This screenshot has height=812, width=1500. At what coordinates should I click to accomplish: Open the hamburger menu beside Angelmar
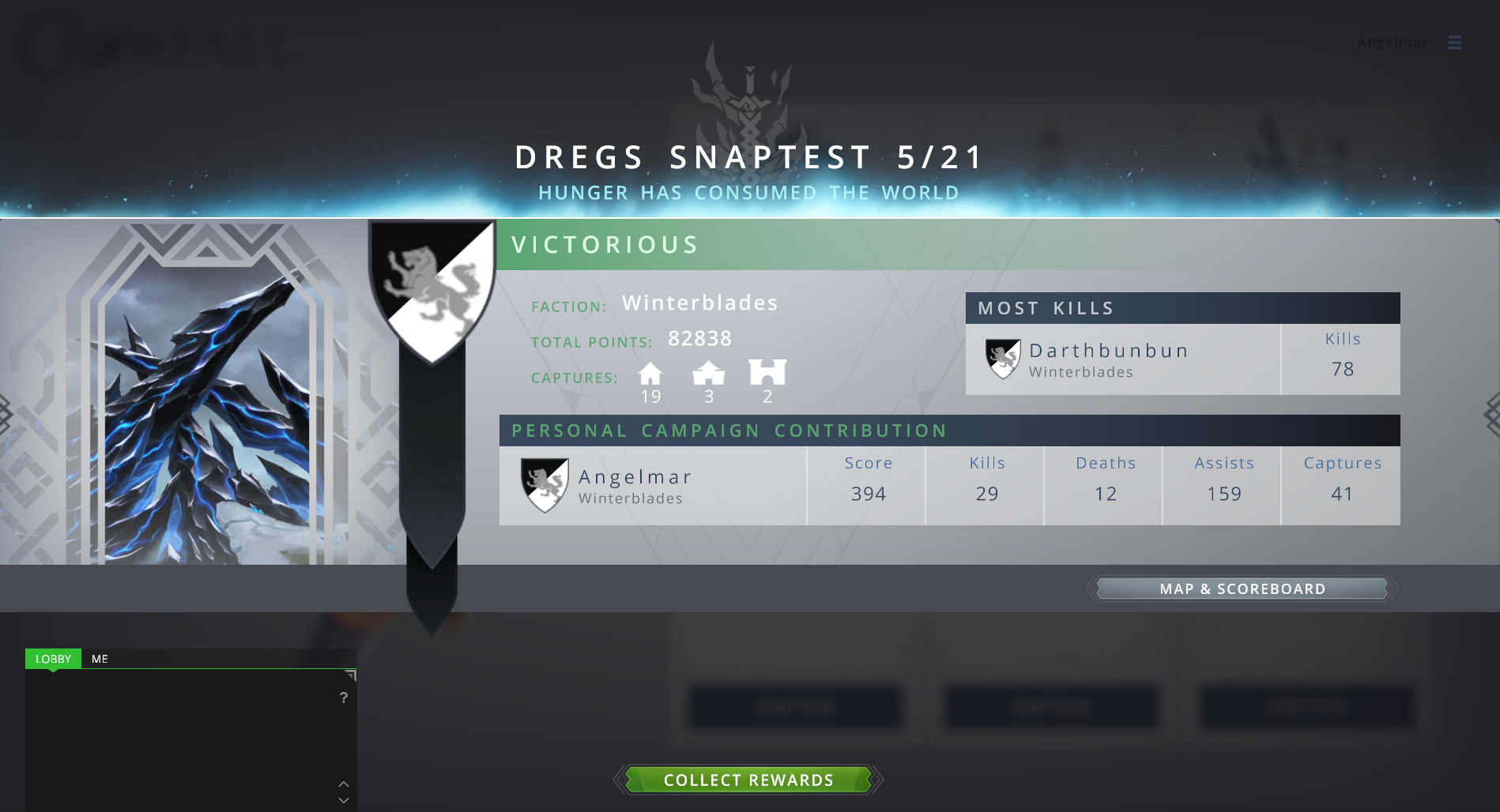tap(1454, 43)
